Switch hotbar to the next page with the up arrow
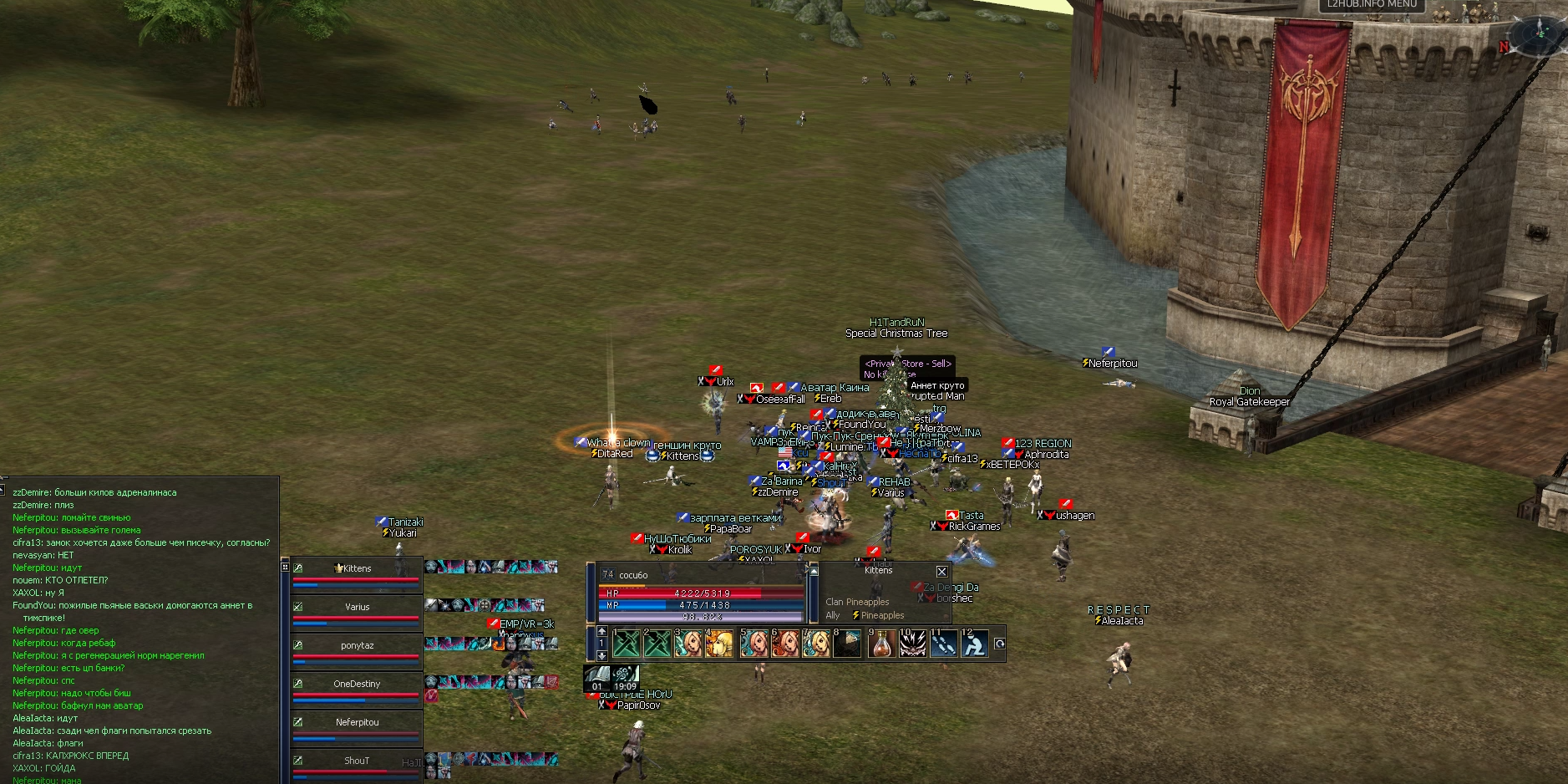 point(601,631)
